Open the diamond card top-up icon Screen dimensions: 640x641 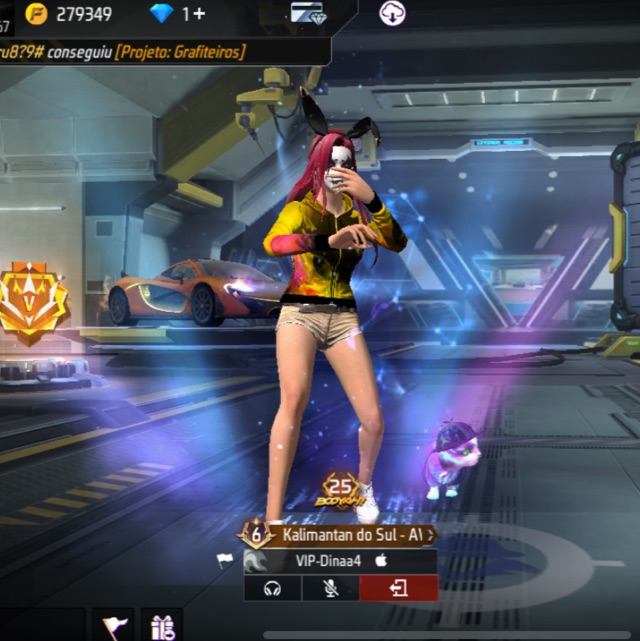coord(308,14)
